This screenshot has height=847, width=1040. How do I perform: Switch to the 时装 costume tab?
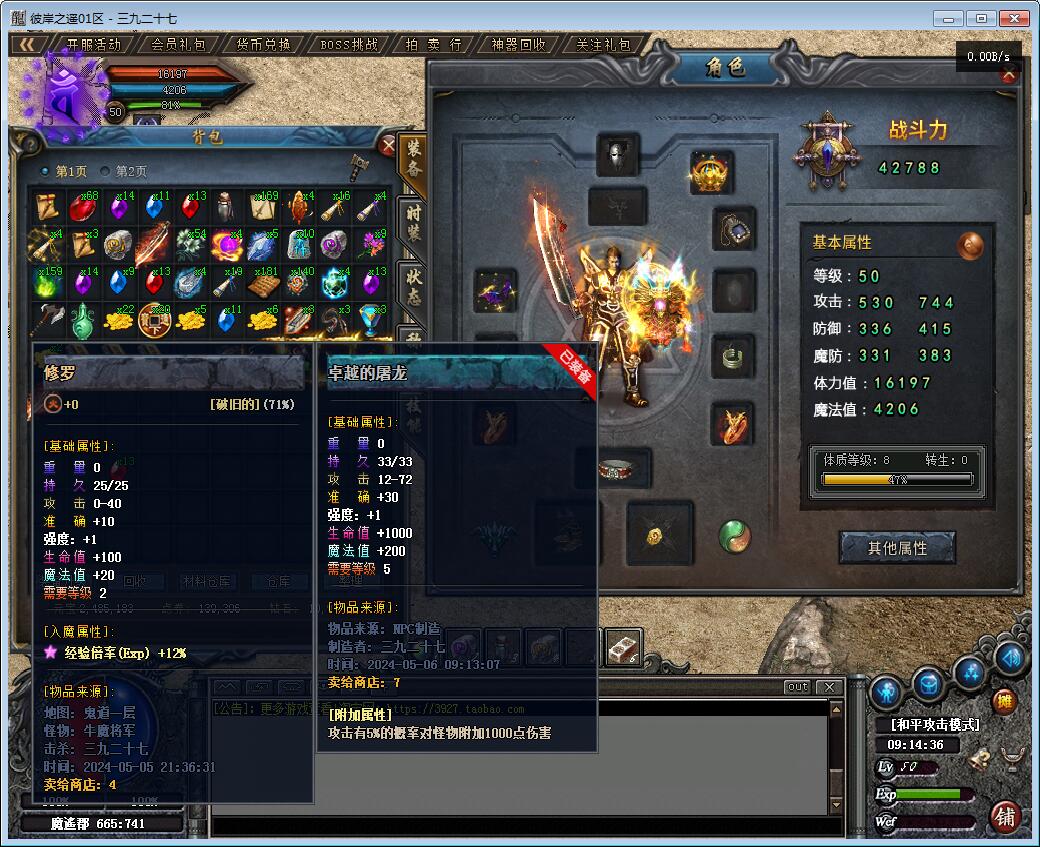click(x=413, y=224)
